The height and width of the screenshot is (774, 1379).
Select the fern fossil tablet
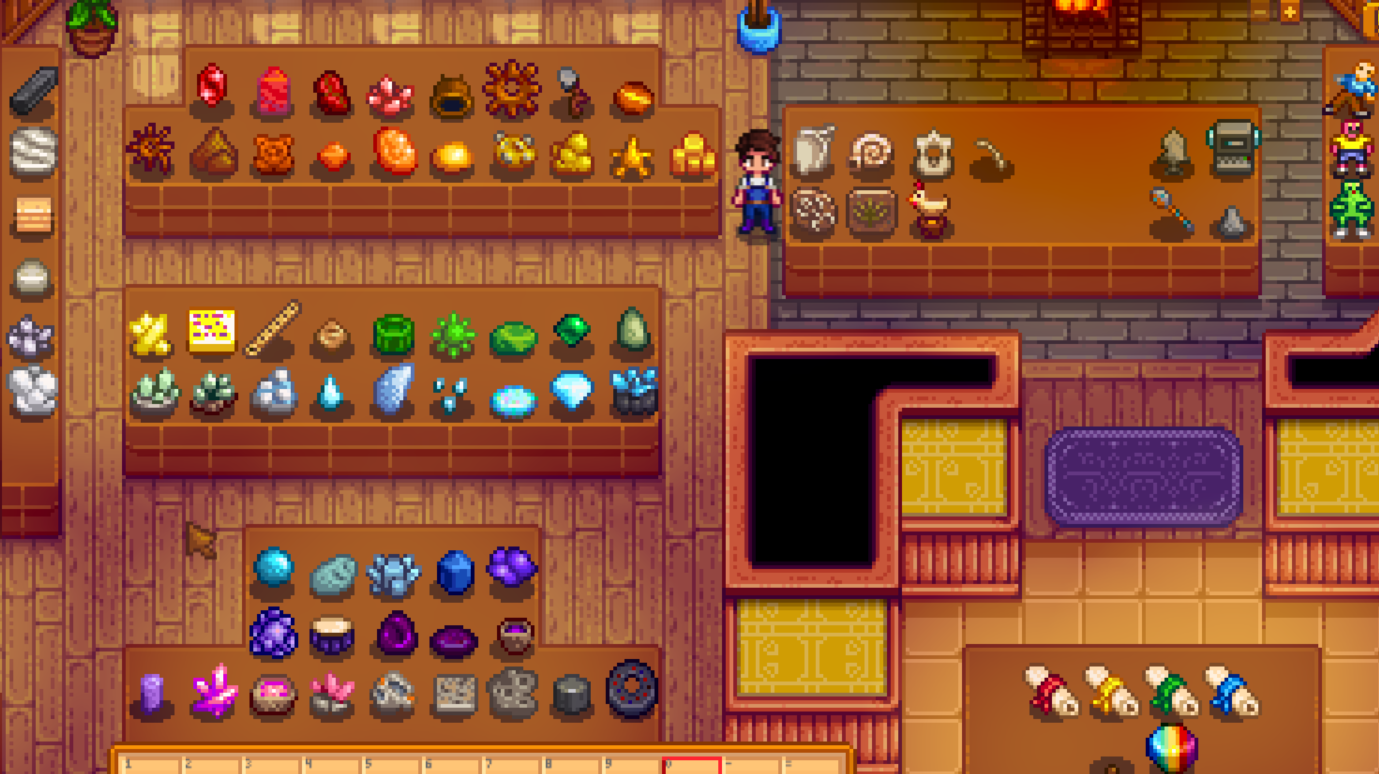[871, 216]
